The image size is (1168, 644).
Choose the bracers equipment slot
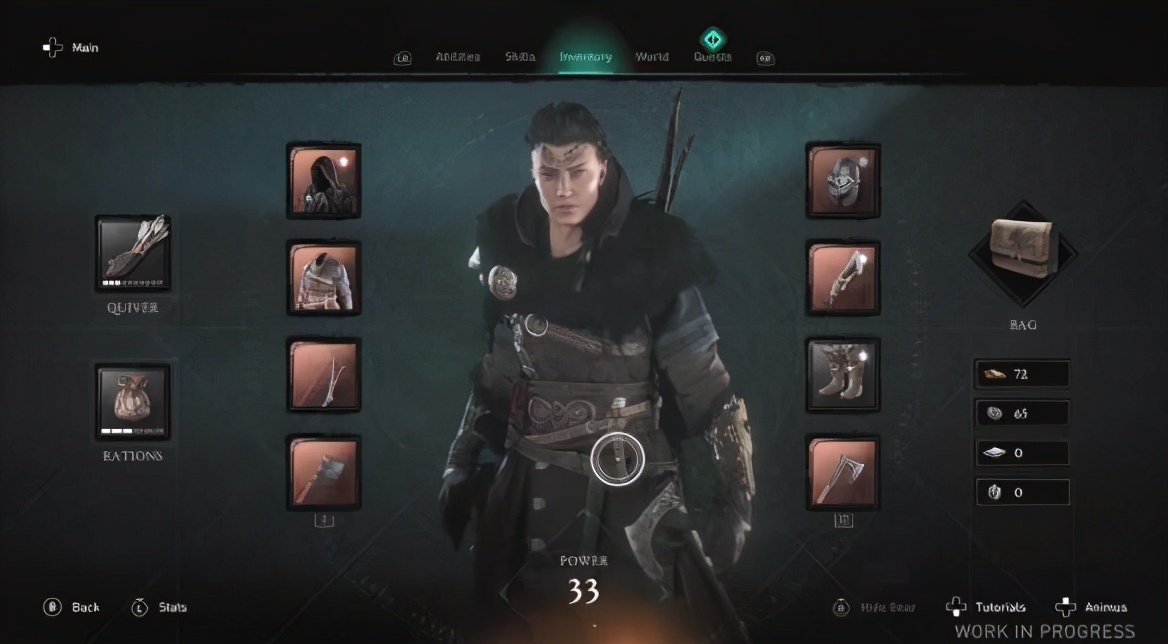843,277
